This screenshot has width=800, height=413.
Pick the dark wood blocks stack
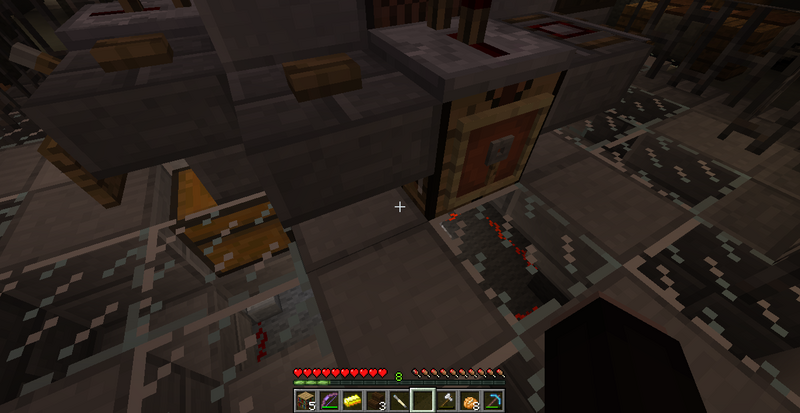pos(376,400)
